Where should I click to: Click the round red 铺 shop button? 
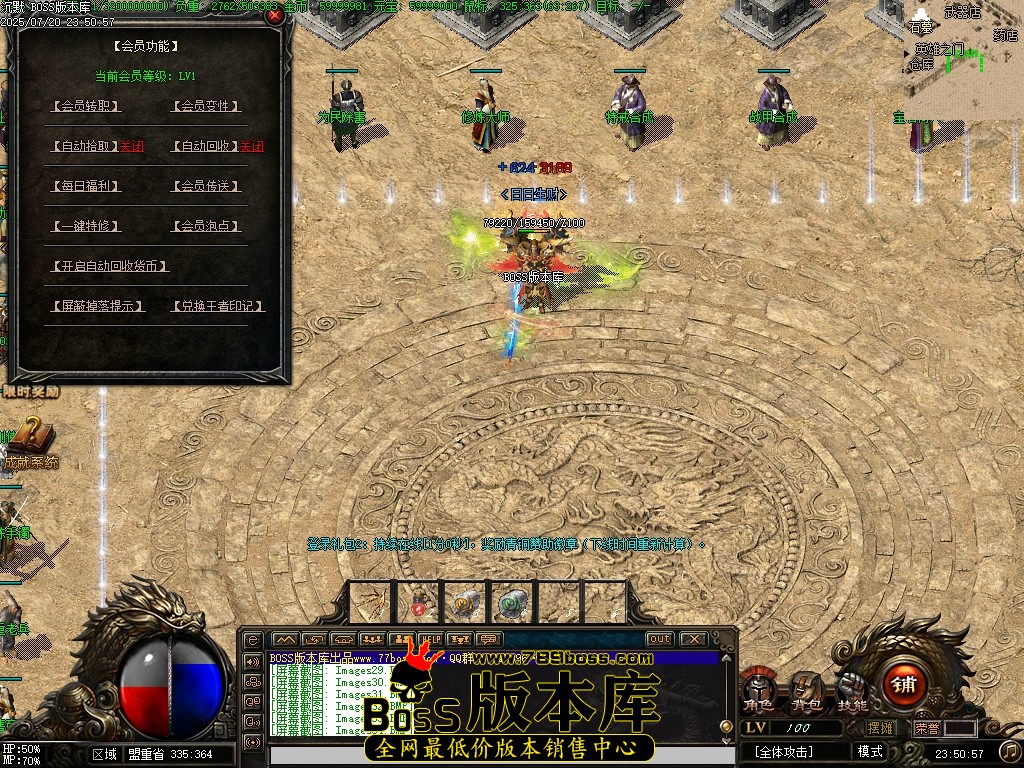[x=903, y=686]
